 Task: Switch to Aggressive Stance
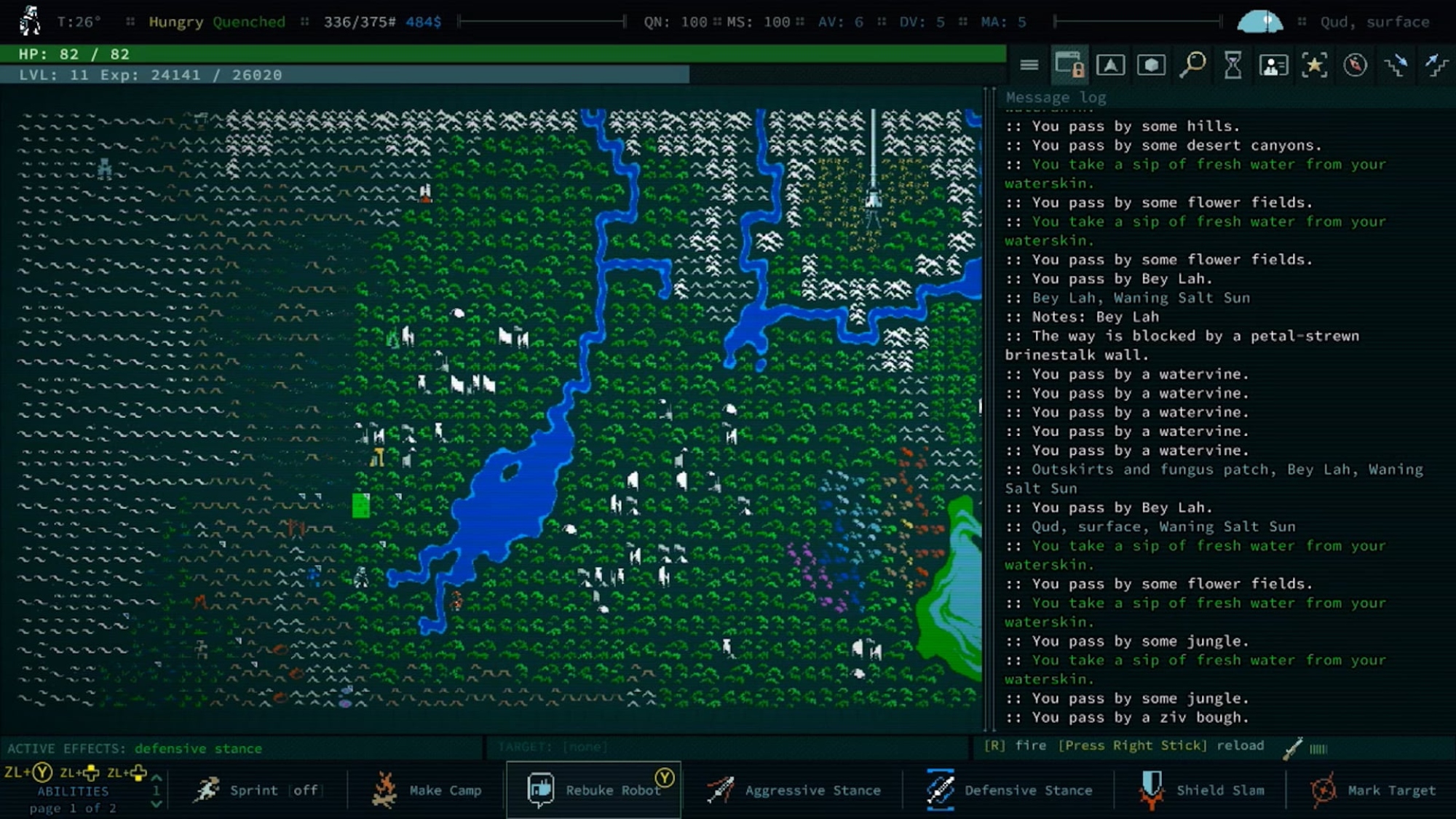(794, 791)
